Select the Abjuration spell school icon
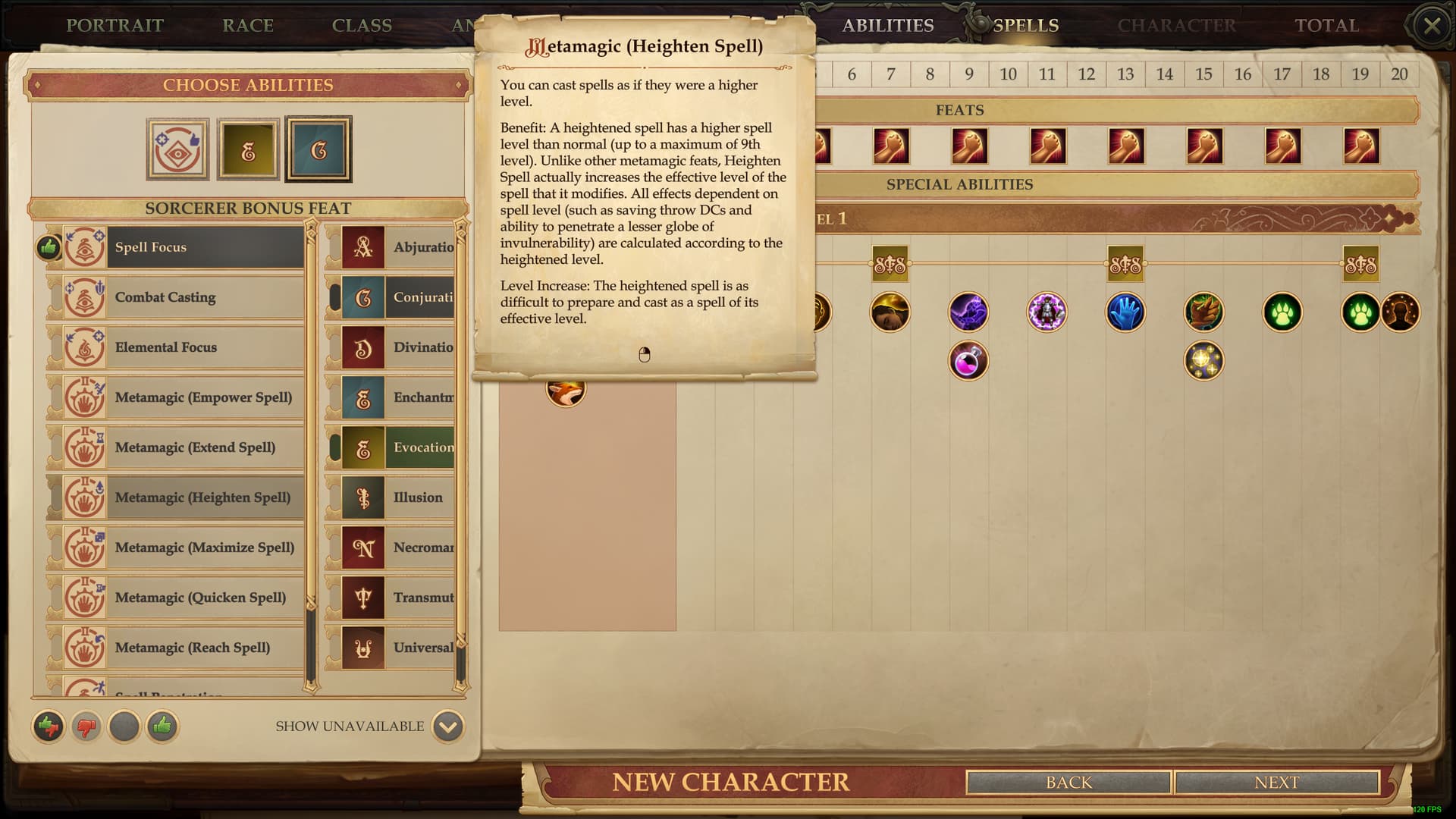 coord(362,247)
